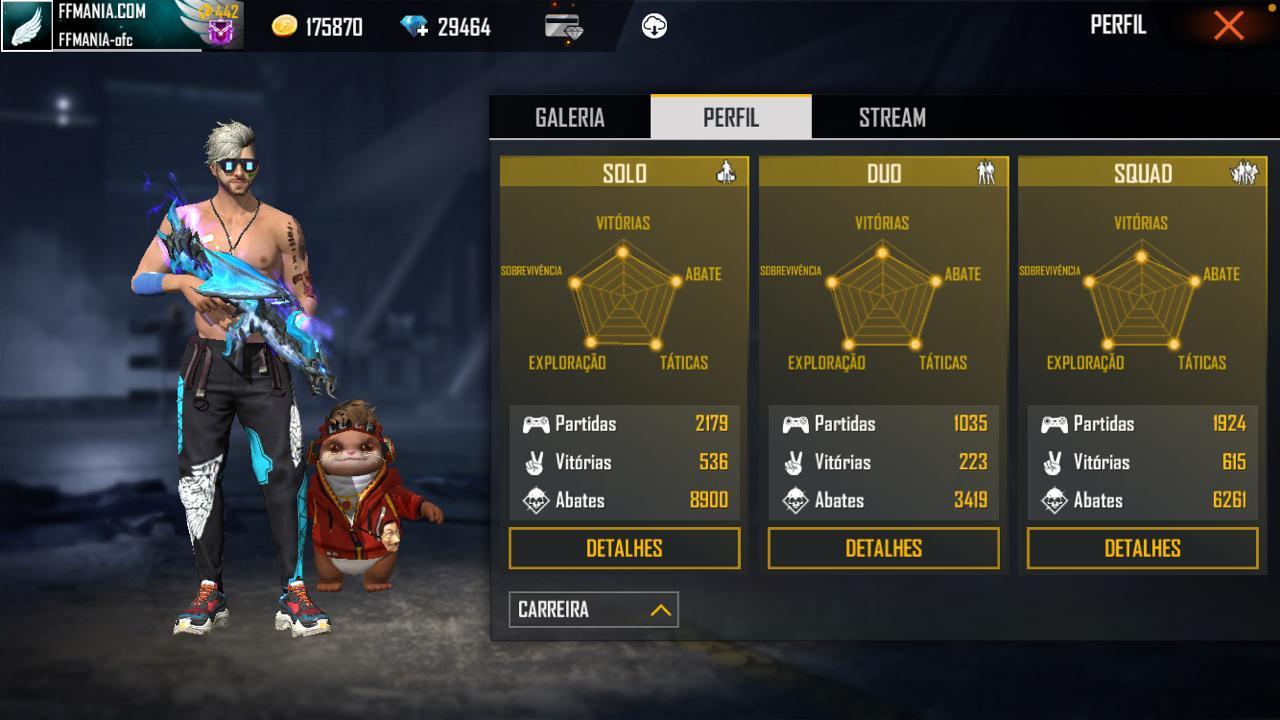Tap the purple rank badge
The height and width of the screenshot is (720, 1280).
[x=220, y=32]
